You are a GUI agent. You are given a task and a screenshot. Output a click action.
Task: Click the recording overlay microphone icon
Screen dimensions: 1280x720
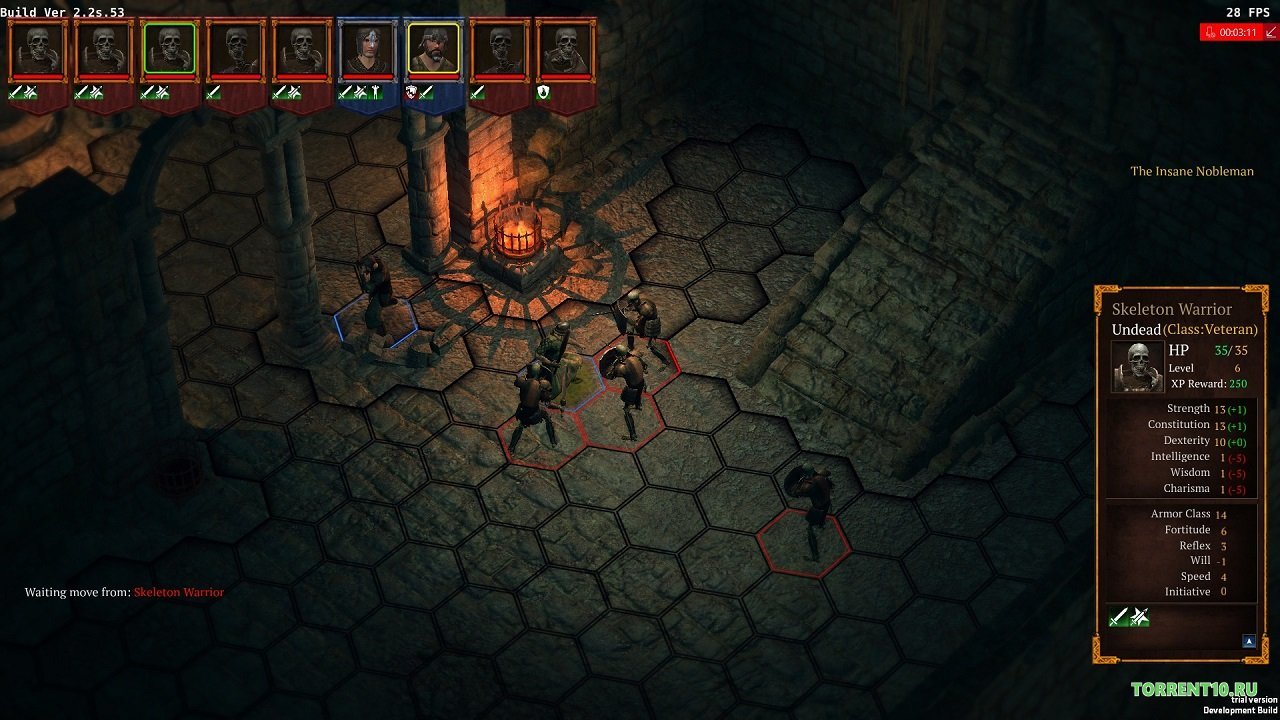(x=1210, y=32)
